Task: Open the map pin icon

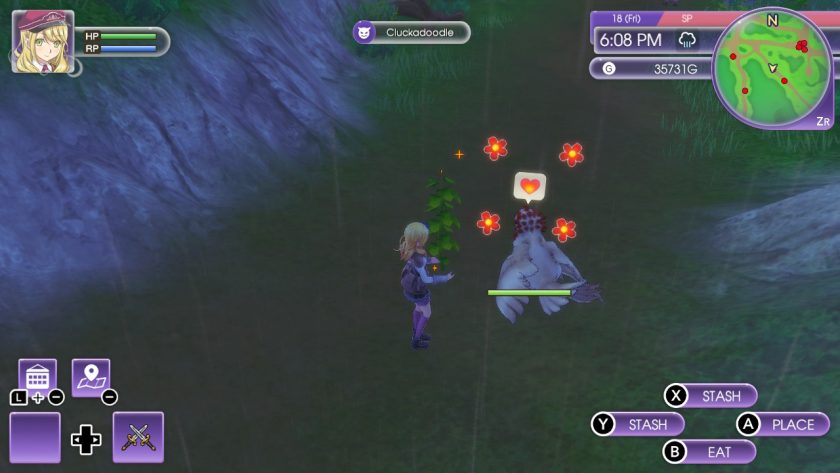Action: (x=91, y=377)
